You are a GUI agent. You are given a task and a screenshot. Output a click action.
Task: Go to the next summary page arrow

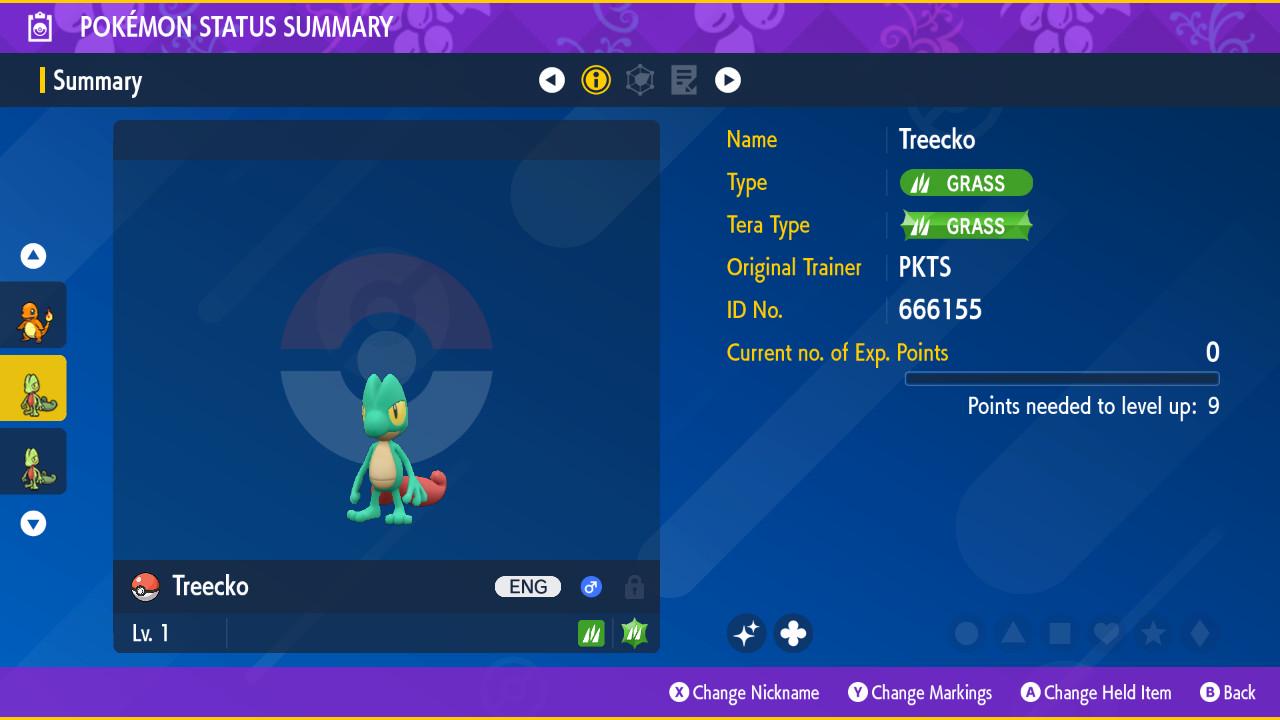coord(728,80)
